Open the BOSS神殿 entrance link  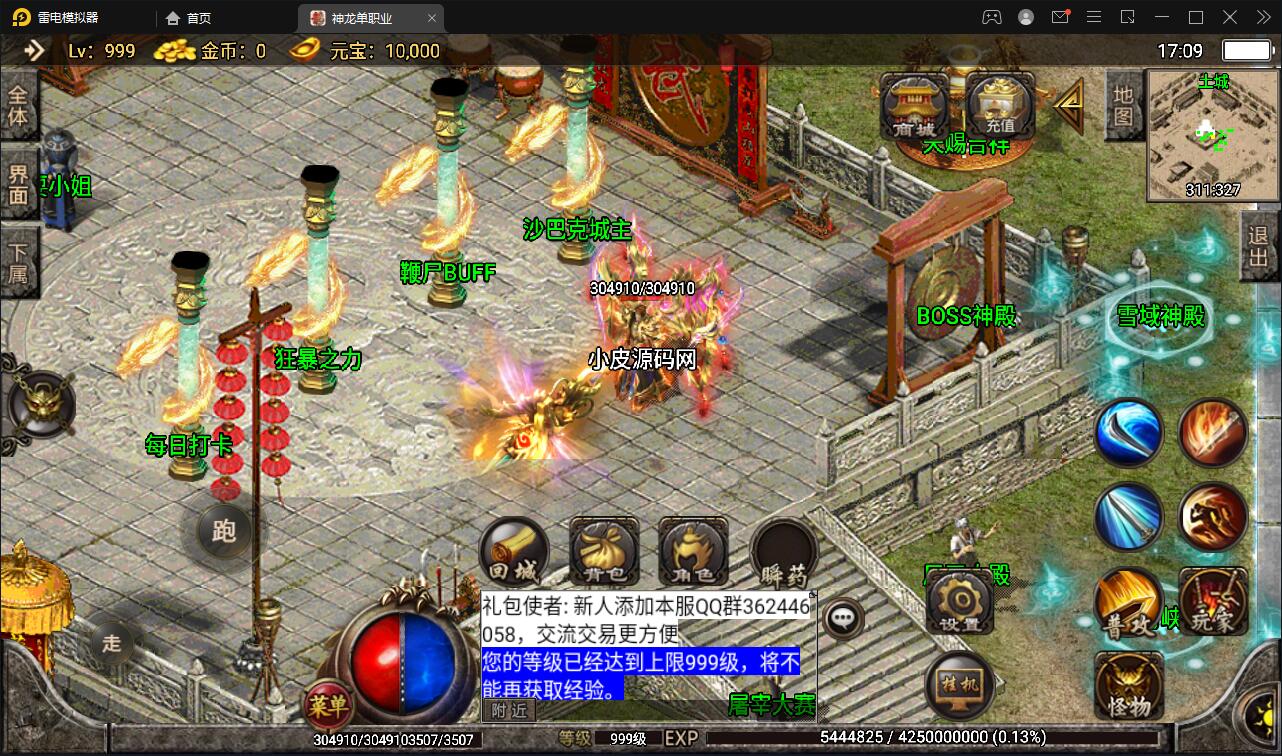click(x=966, y=316)
